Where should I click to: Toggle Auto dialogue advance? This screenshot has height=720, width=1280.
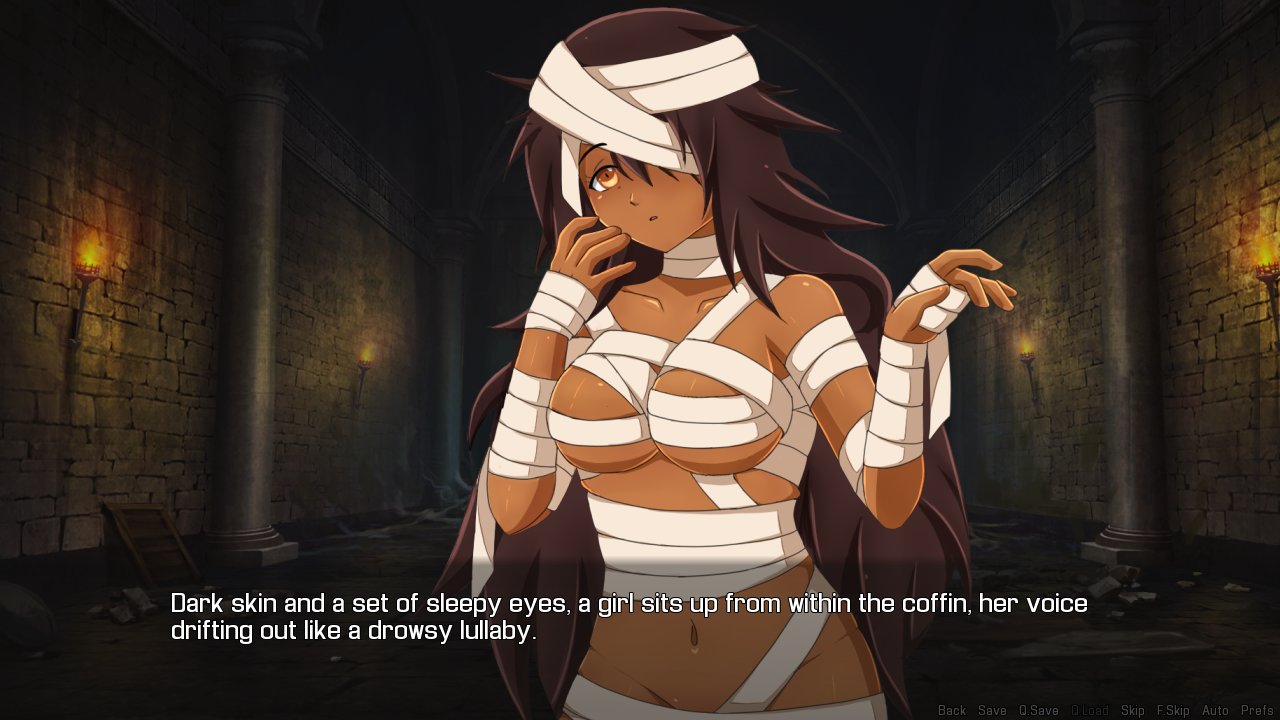1215,711
